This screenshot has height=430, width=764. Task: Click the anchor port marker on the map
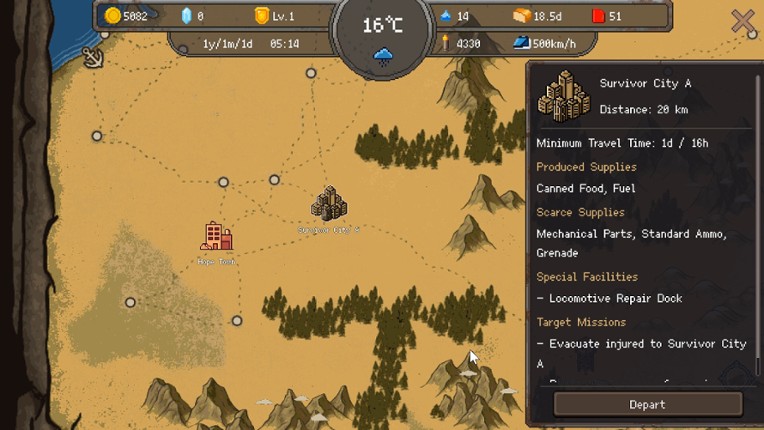pyautogui.click(x=92, y=57)
